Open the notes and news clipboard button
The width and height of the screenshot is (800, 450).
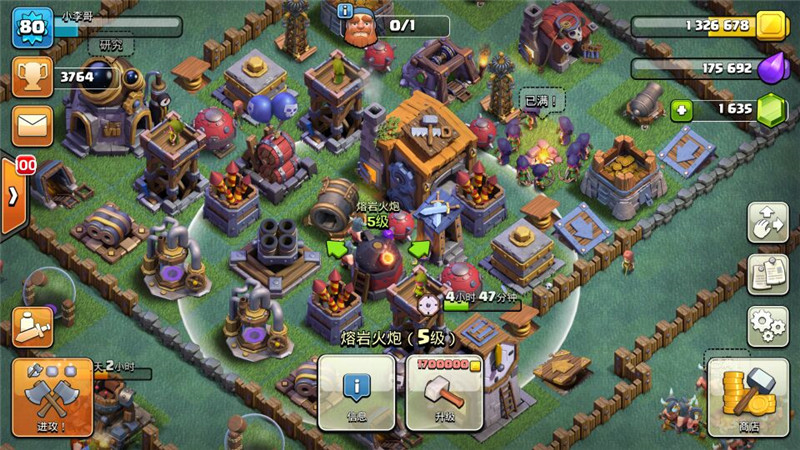coord(767,275)
